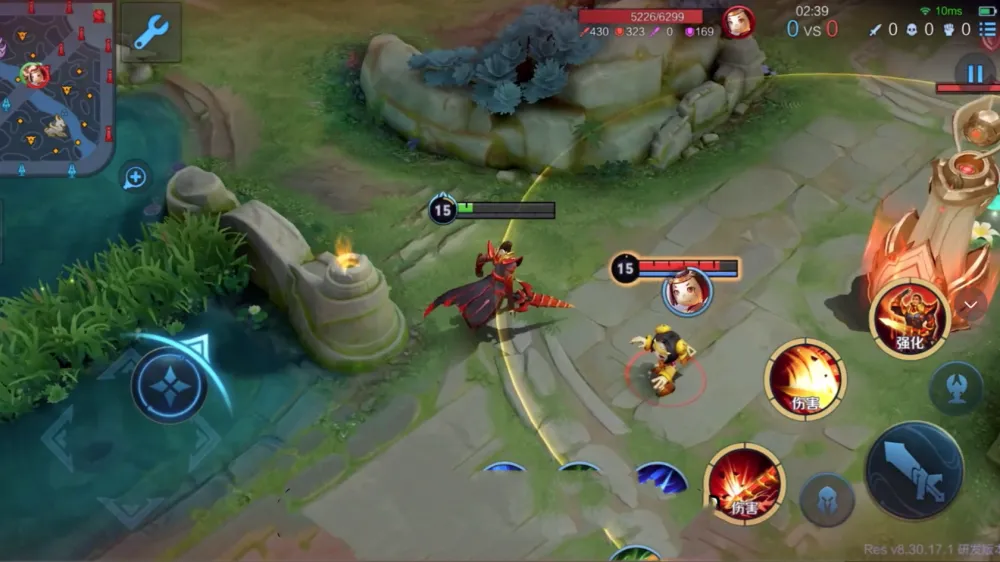Trigger the blue lightning summoner spell
Image resolution: width=1000 pixels, height=562 pixels.
point(661,478)
